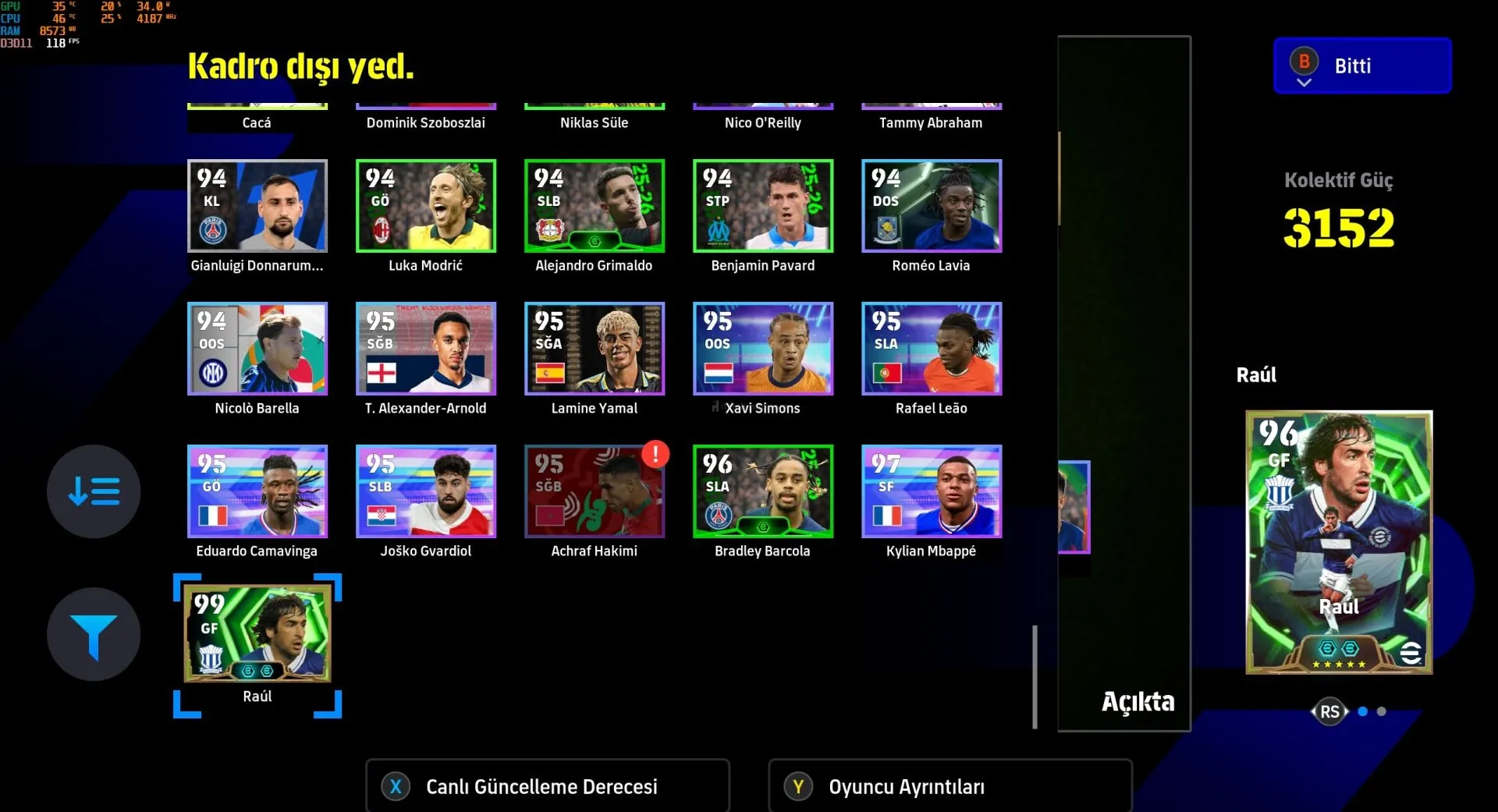Choose the Achraf Hakimi card
Image resolution: width=1498 pixels, height=812 pixels.
(x=594, y=491)
